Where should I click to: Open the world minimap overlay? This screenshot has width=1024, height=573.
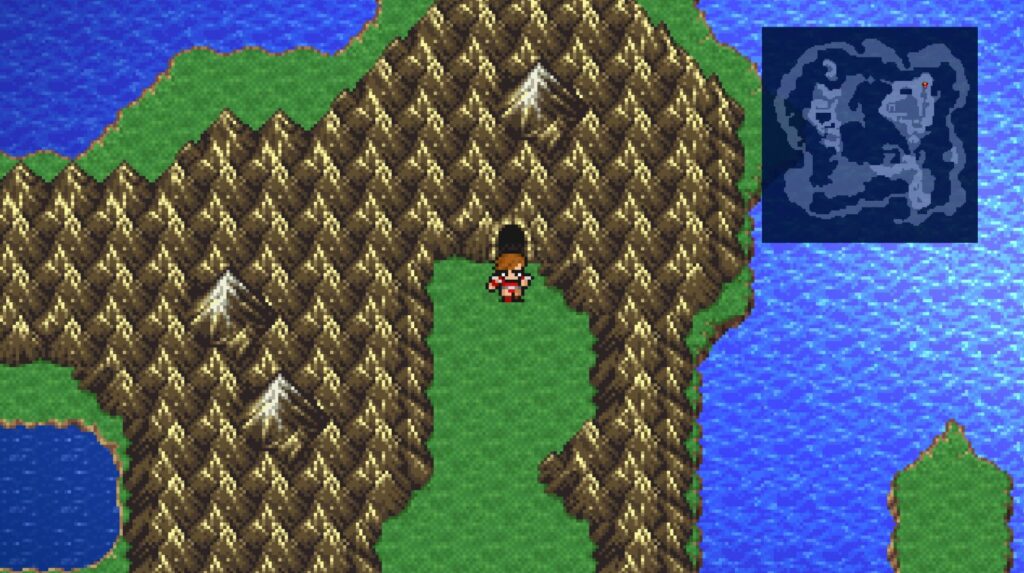[869, 134]
